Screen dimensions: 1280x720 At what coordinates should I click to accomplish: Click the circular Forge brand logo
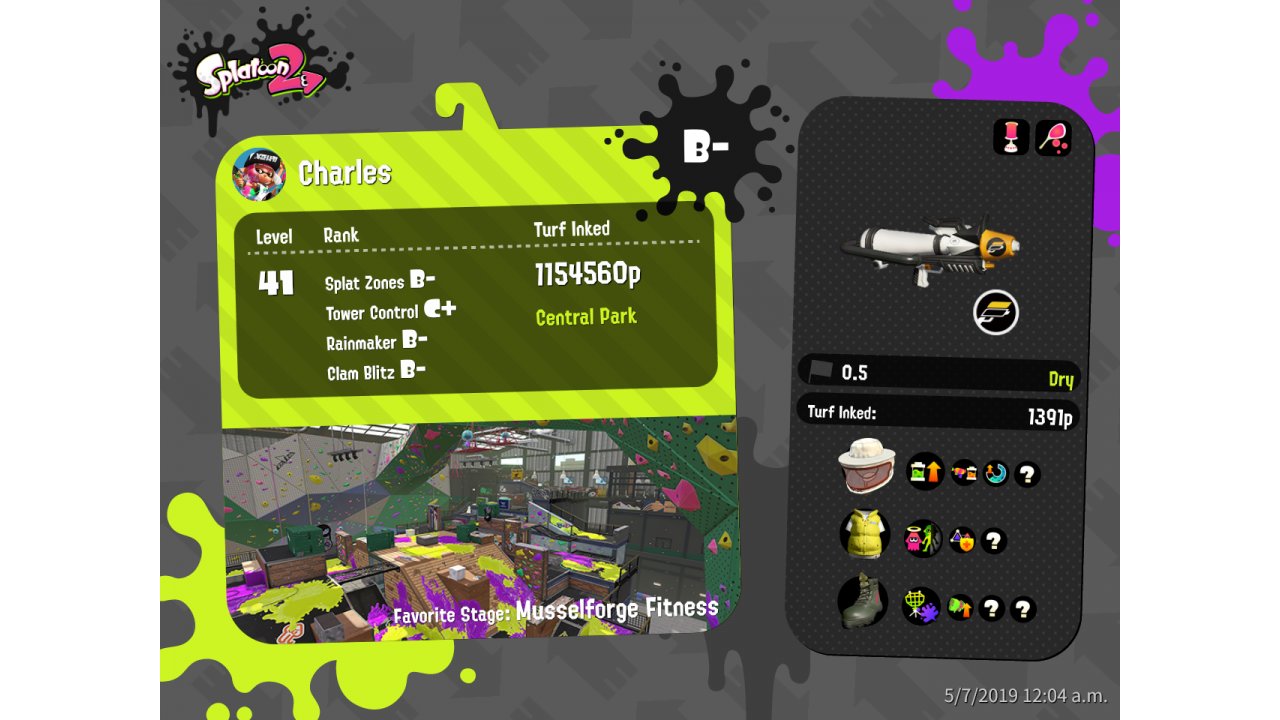tap(996, 314)
